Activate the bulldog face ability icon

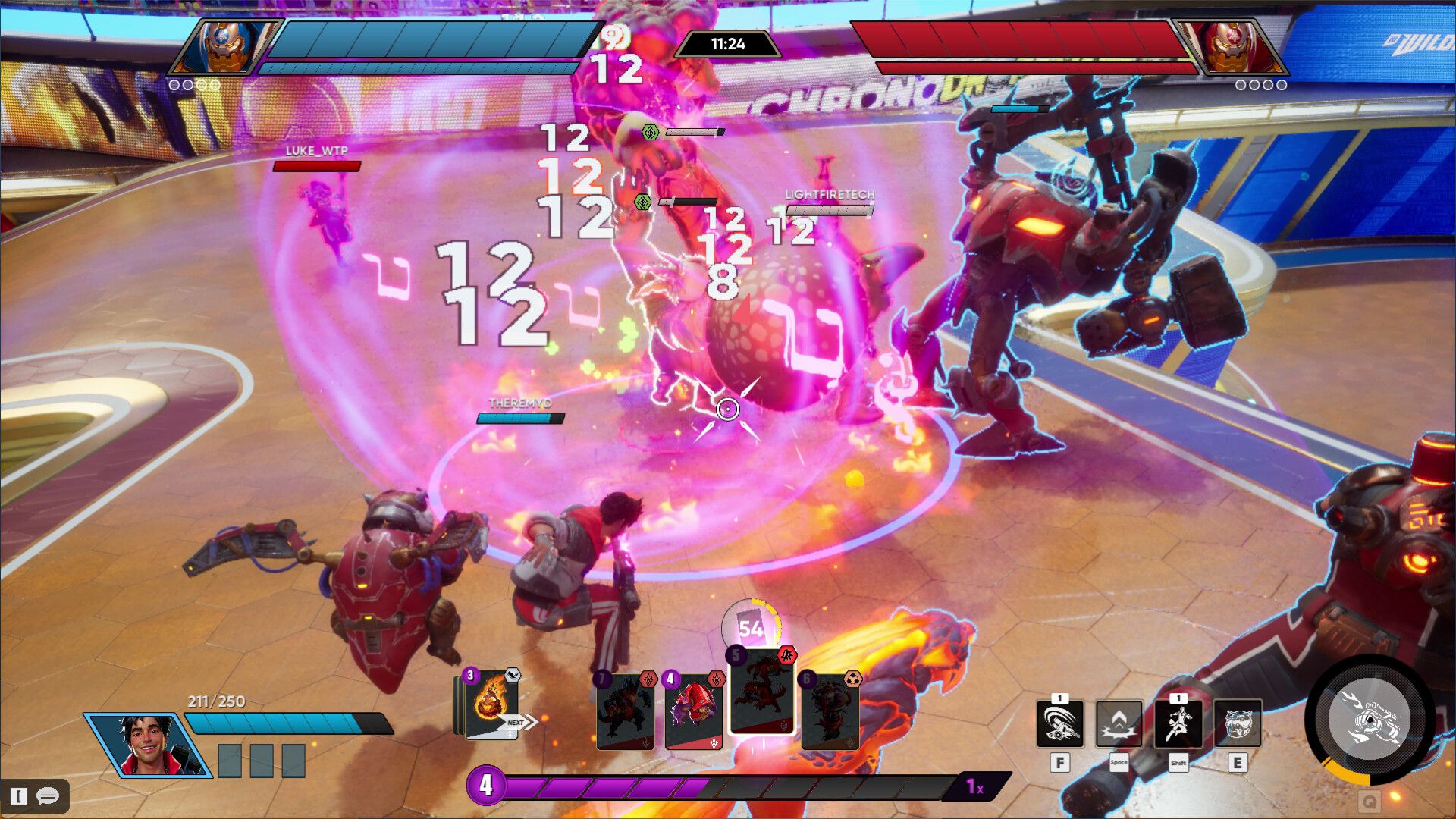[x=1237, y=724]
